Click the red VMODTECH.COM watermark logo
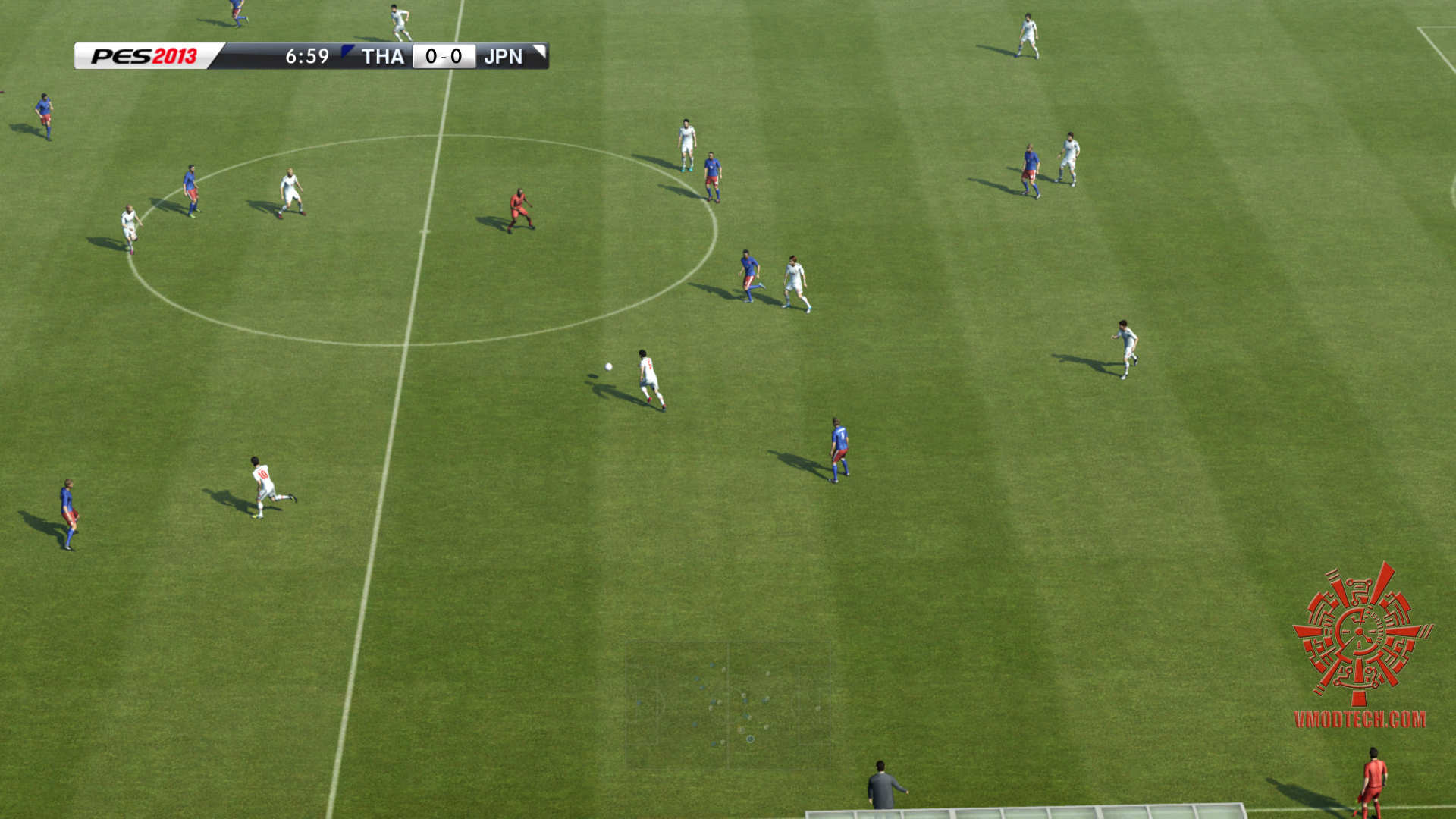 (x=1361, y=645)
